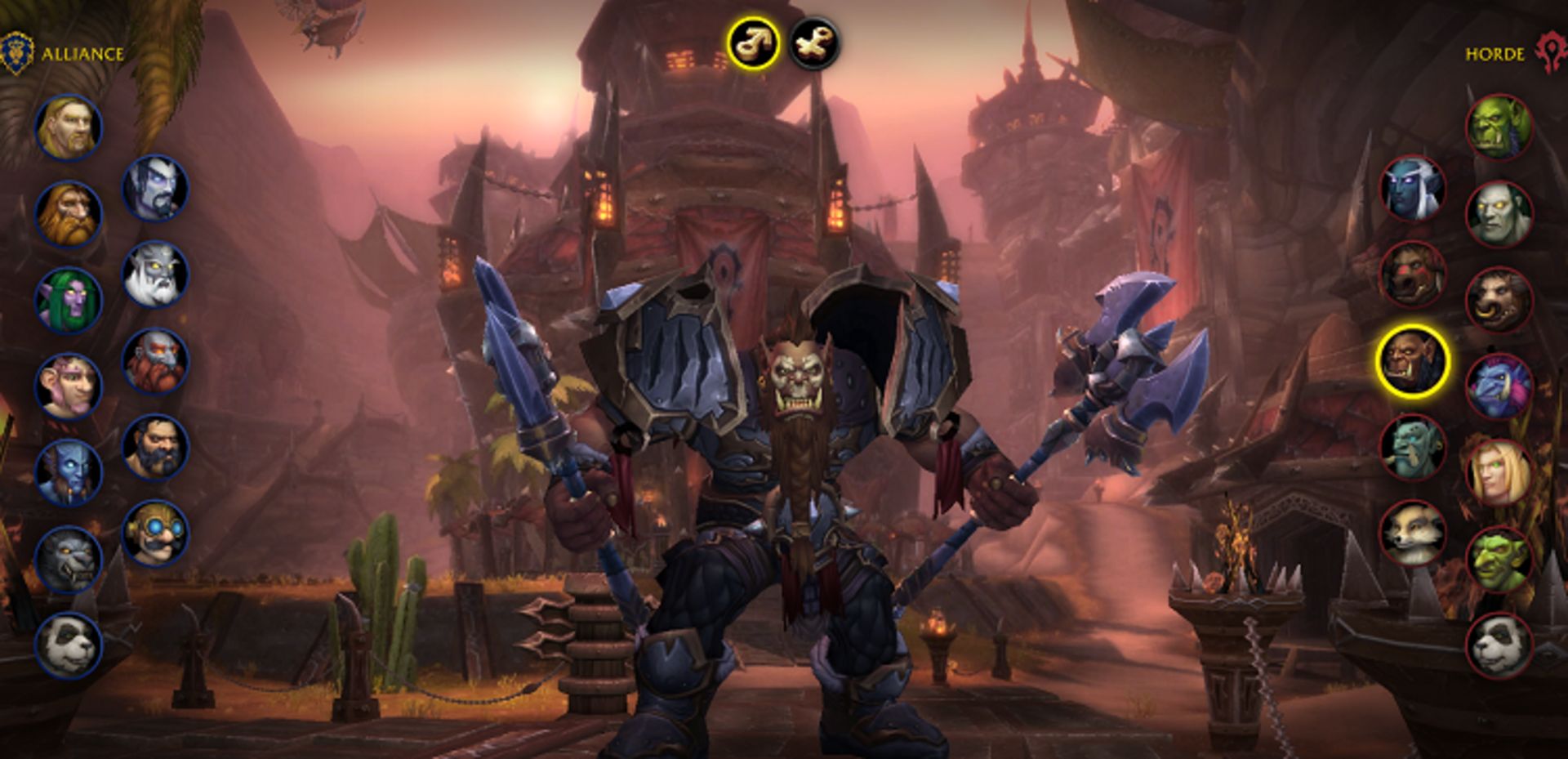Select the green Goblin portrait

pos(1499,560)
